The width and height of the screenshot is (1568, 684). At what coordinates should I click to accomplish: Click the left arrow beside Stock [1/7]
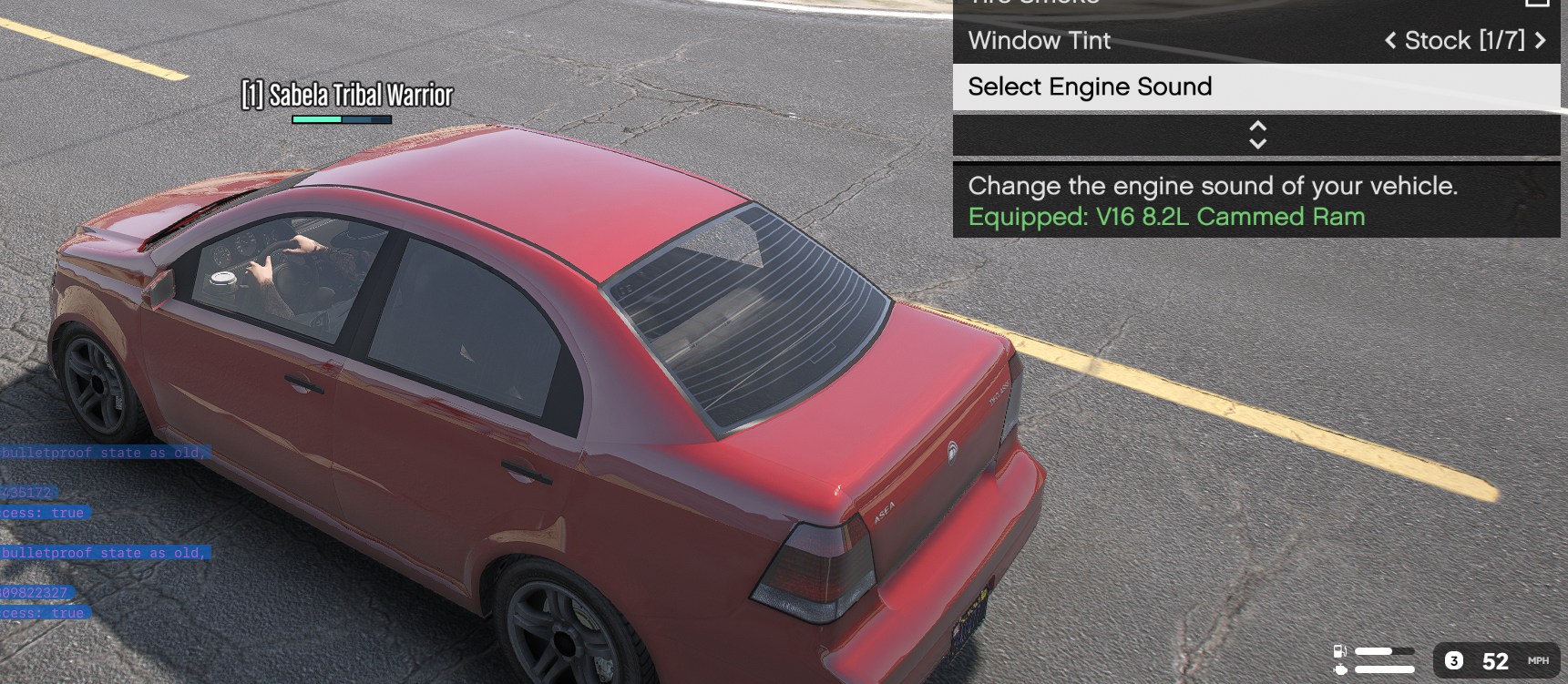coord(1390,41)
